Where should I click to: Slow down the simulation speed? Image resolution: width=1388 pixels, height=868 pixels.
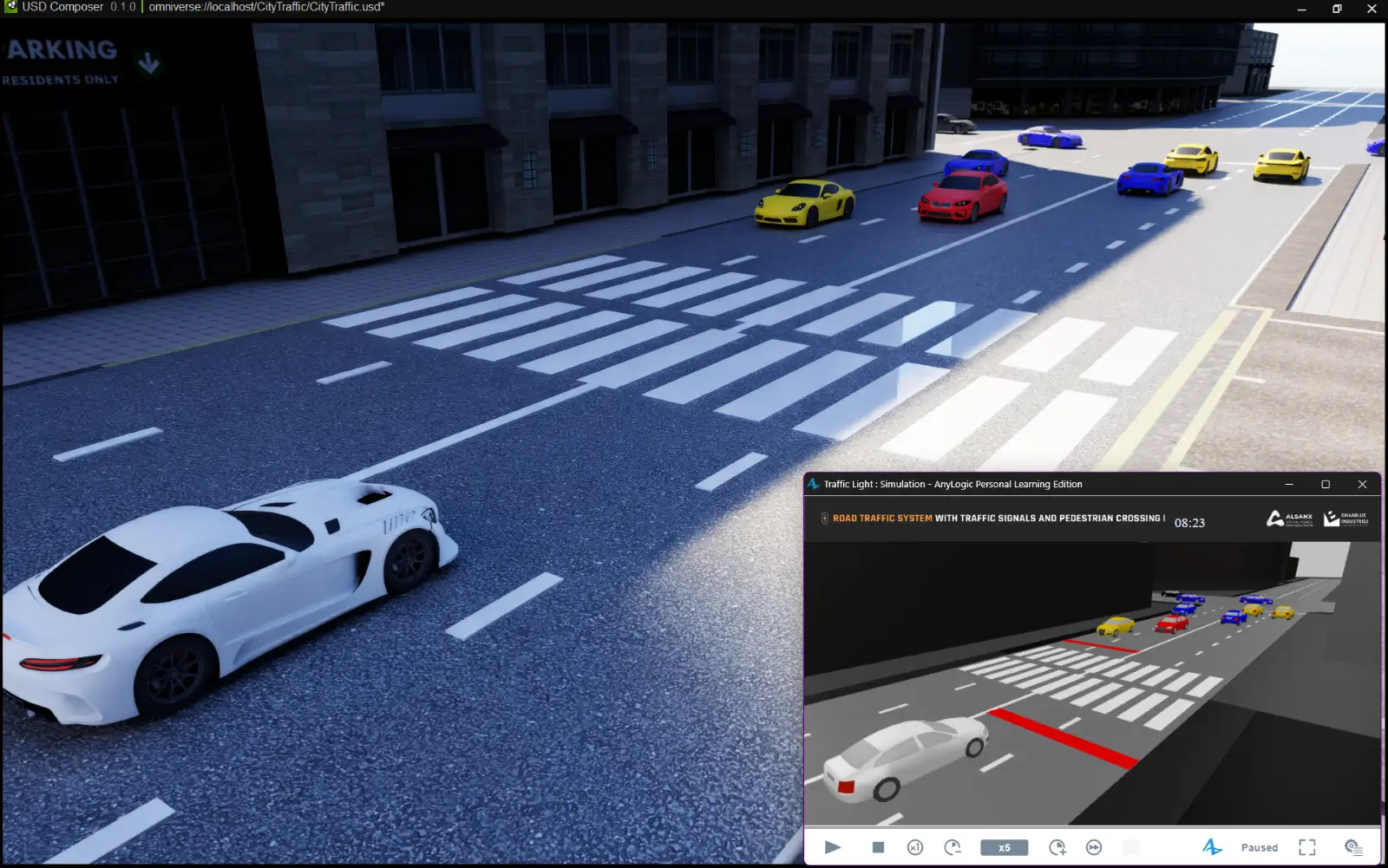(x=953, y=847)
